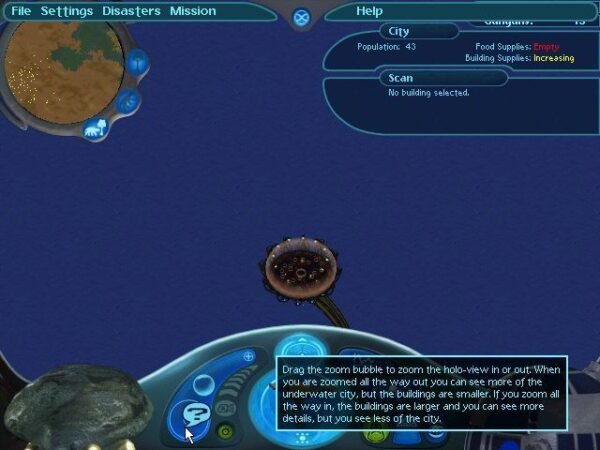Image resolution: width=600 pixels, height=450 pixels.
Task: Open the Disasters menu
Action: (131, 11)
